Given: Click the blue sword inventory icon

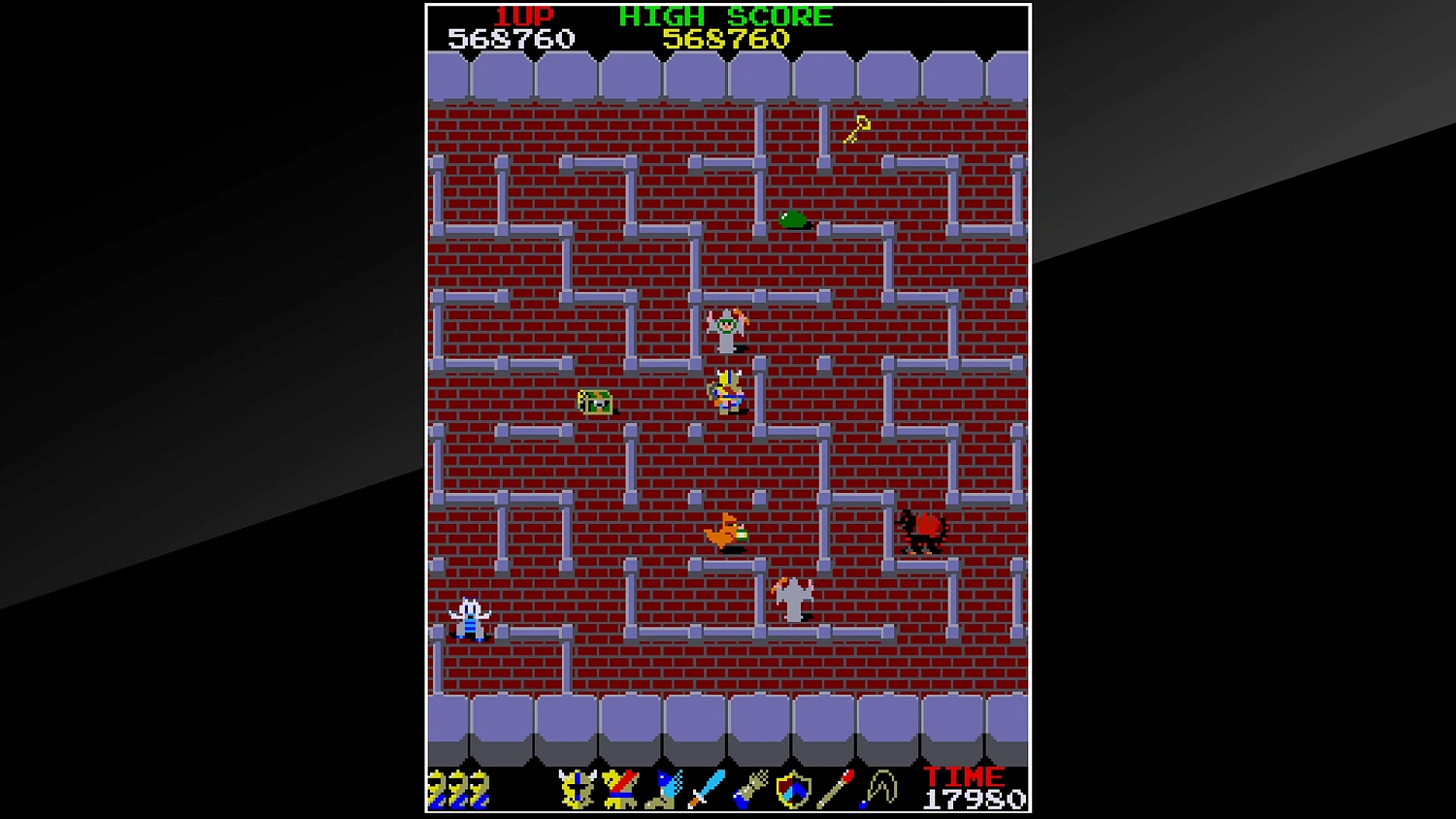Looking at the screenshot, I should pos(706,788).
